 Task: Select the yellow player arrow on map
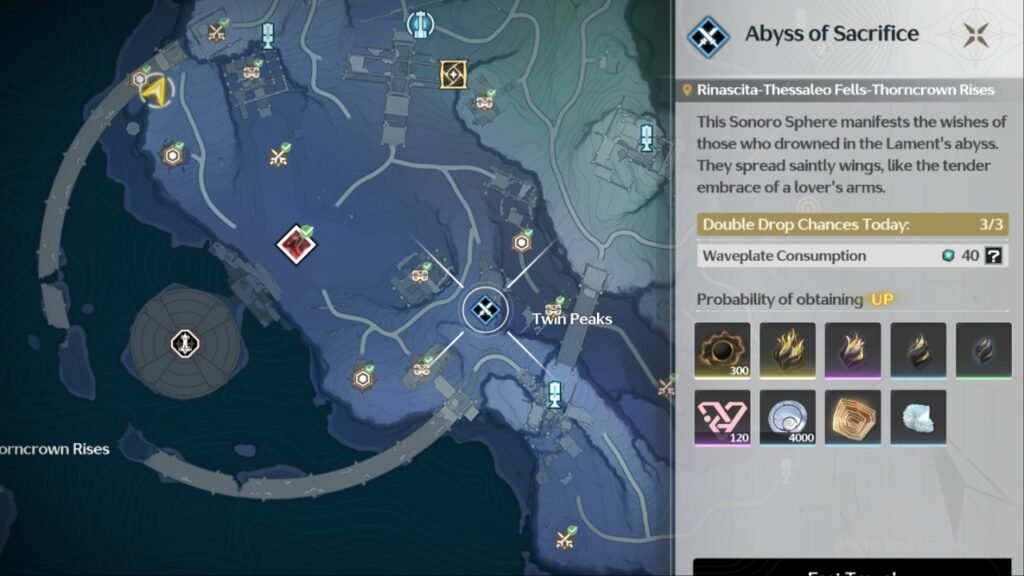(154, 92)
